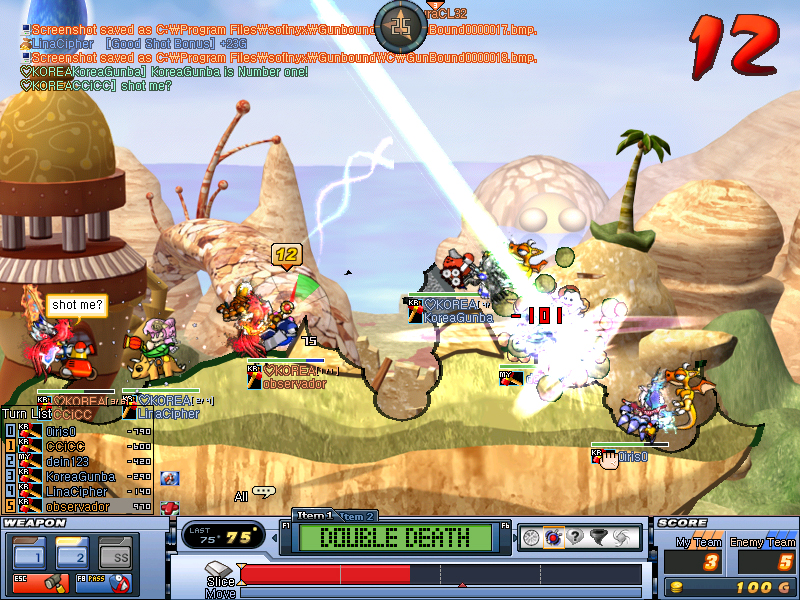Viewport: 800px width, 600px height.
Task: Click the ESC hammer button
Action: point(30,582)
